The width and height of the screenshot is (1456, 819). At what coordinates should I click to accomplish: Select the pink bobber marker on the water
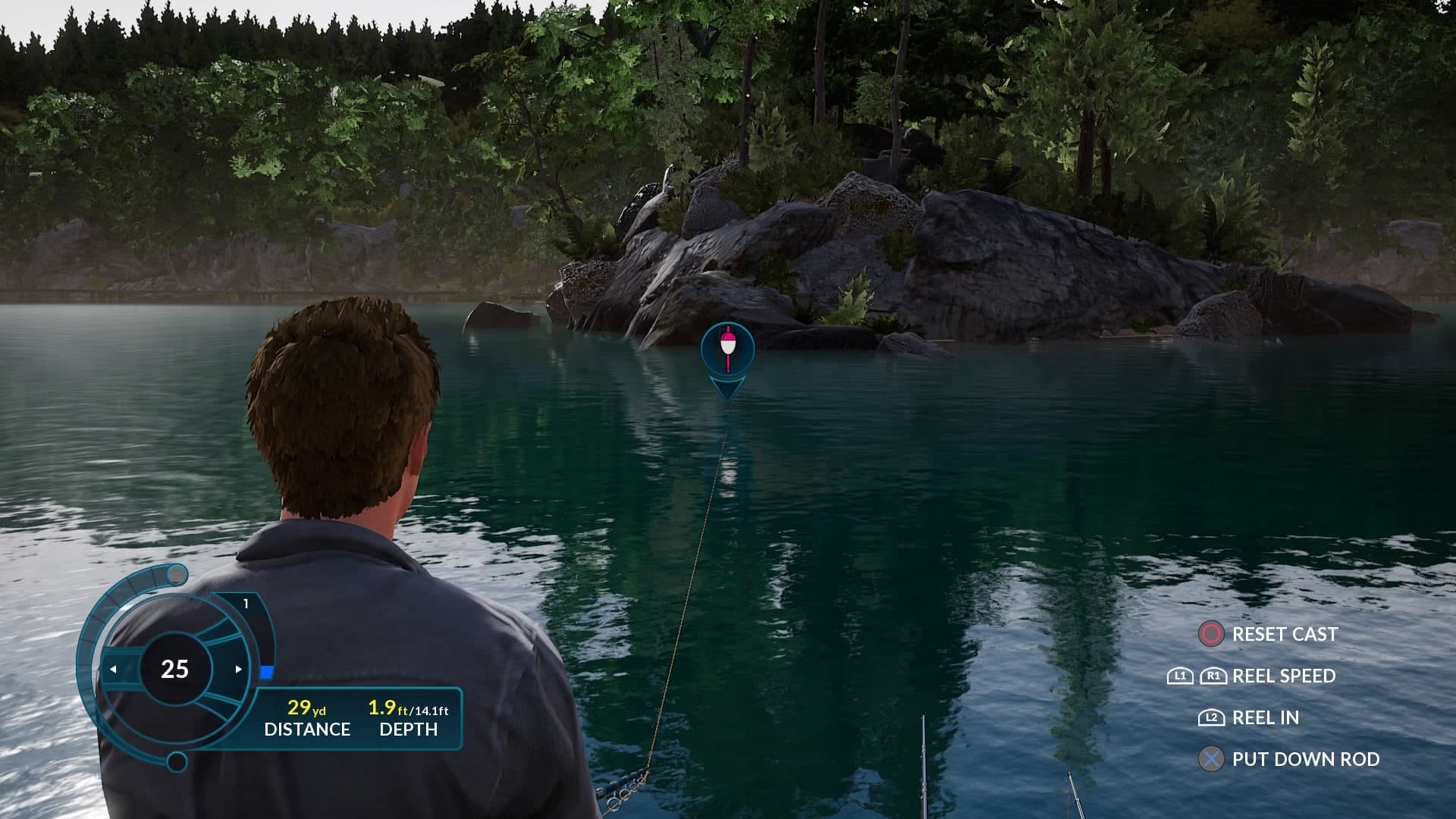coord(726,349)
